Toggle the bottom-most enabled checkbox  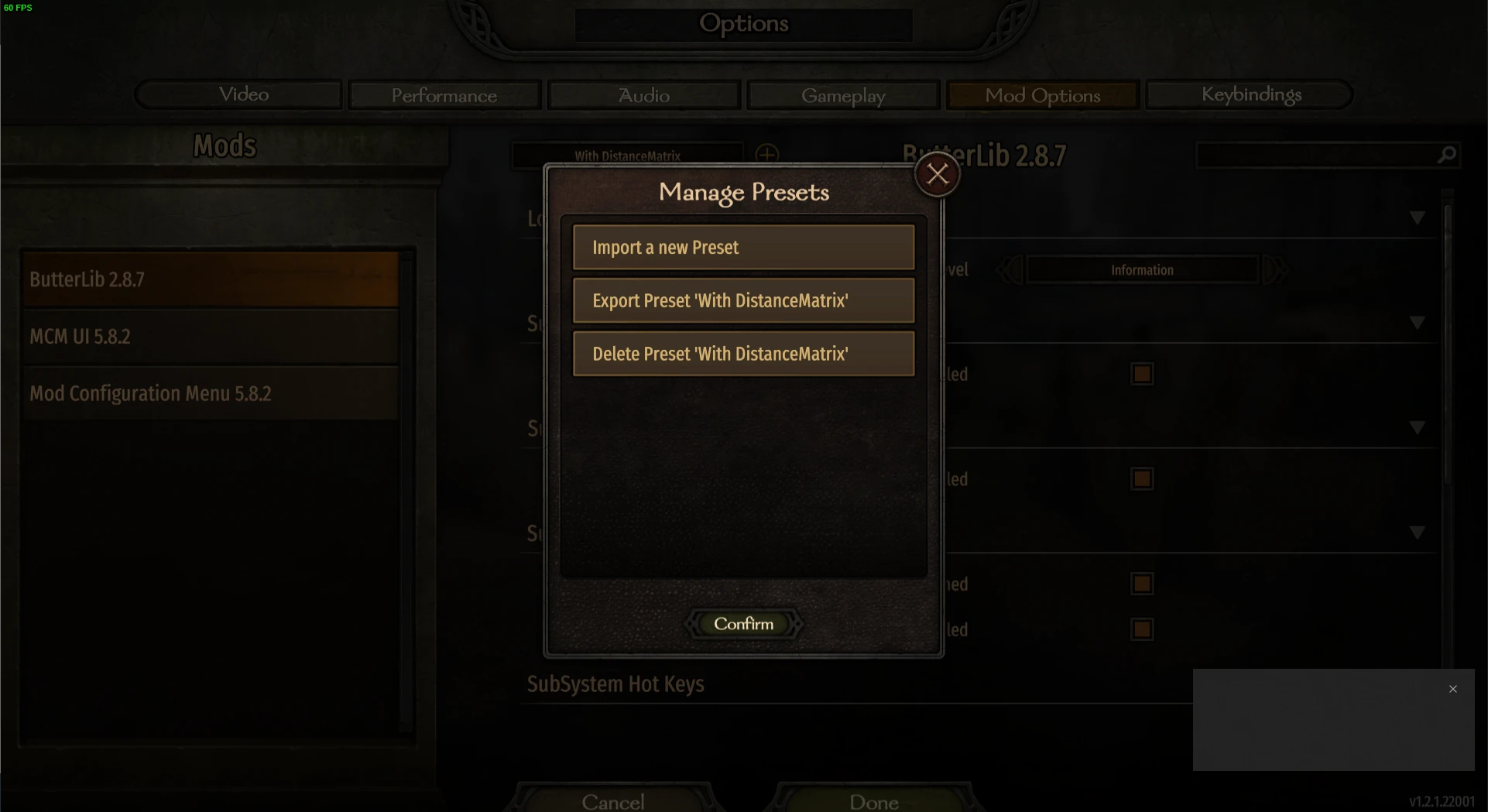point(1142,629)
